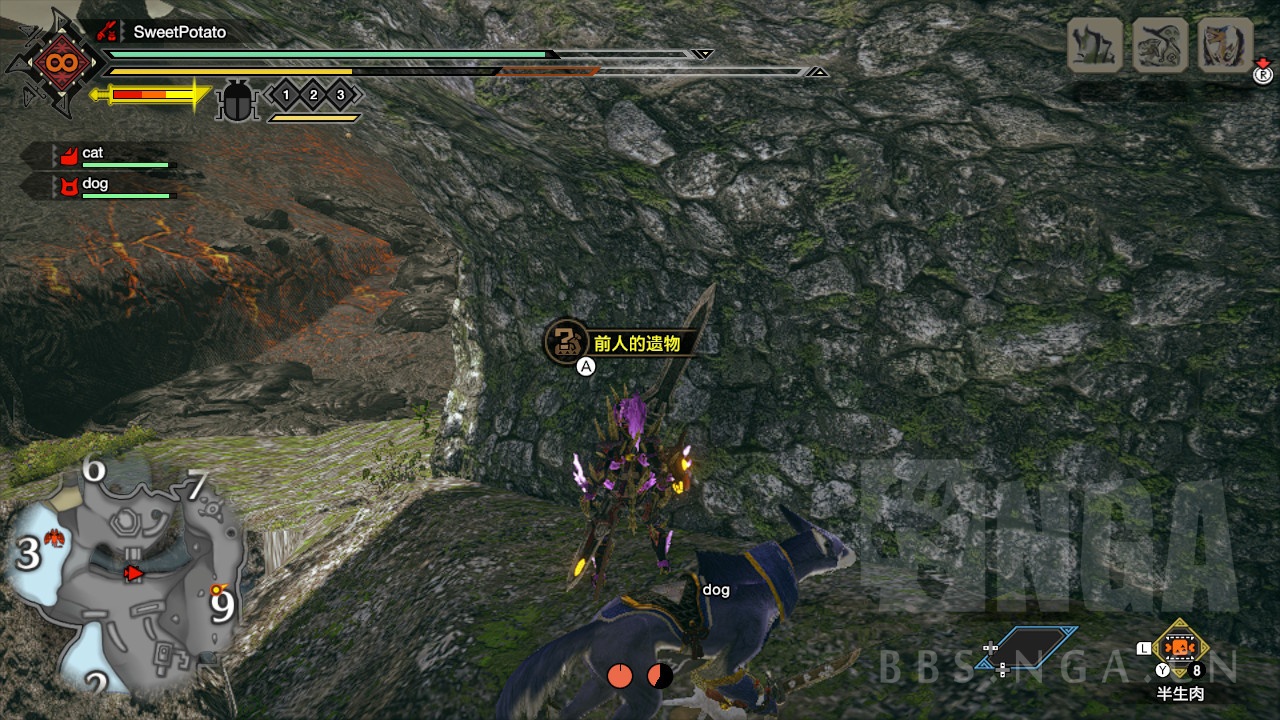Image resolution: width=1280 pixels, height=720 pixels.
Task: Click area 3 marker on the minimap
Action: point(28,553)
